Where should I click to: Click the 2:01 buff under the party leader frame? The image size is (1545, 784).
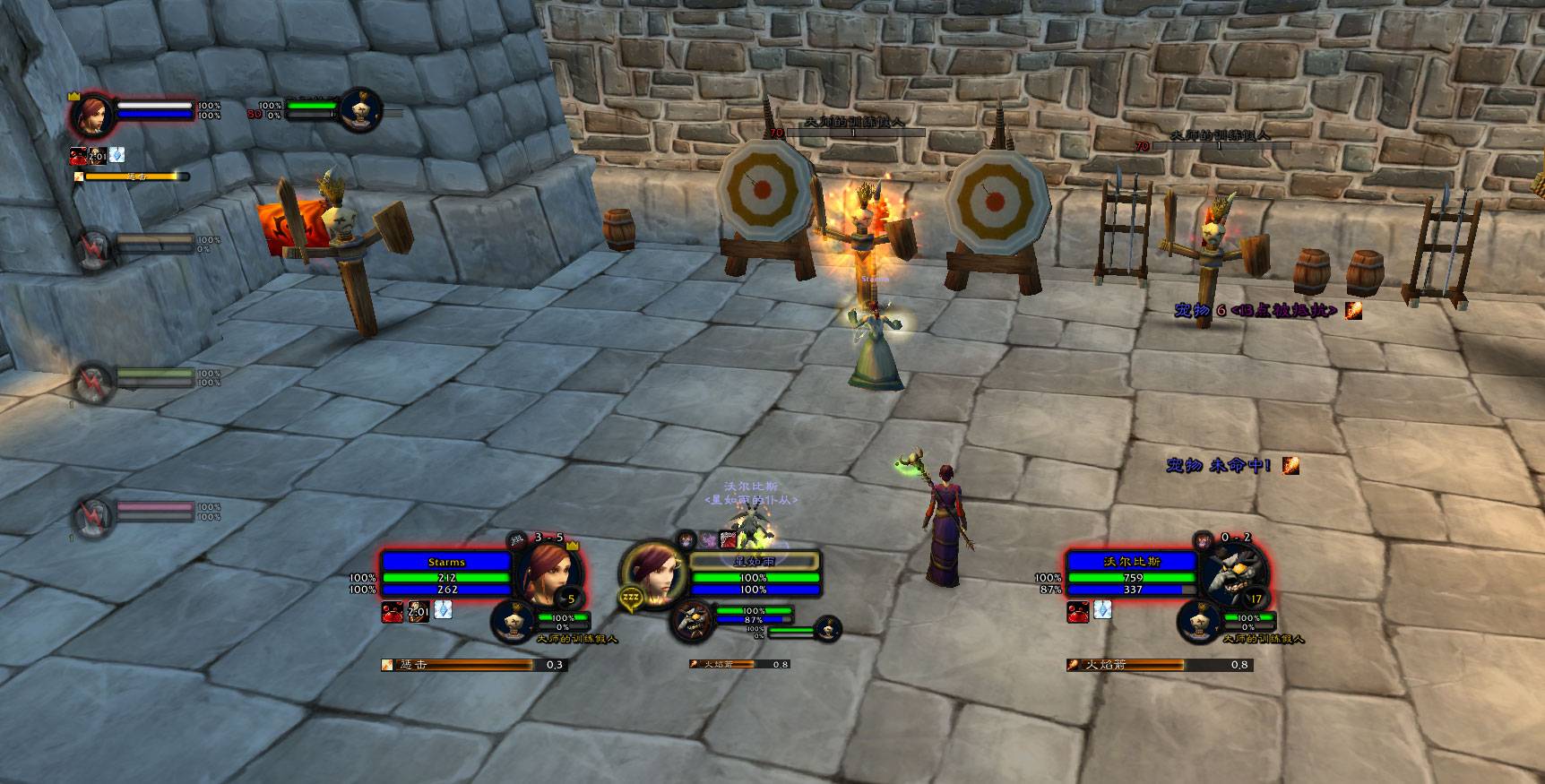tap(97, 156)
